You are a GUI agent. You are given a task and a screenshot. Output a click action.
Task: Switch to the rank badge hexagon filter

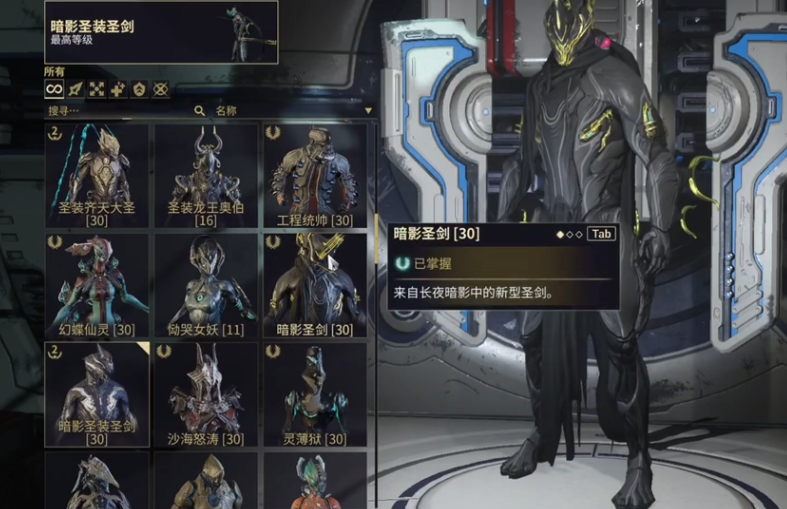click(x=139, y=89)
